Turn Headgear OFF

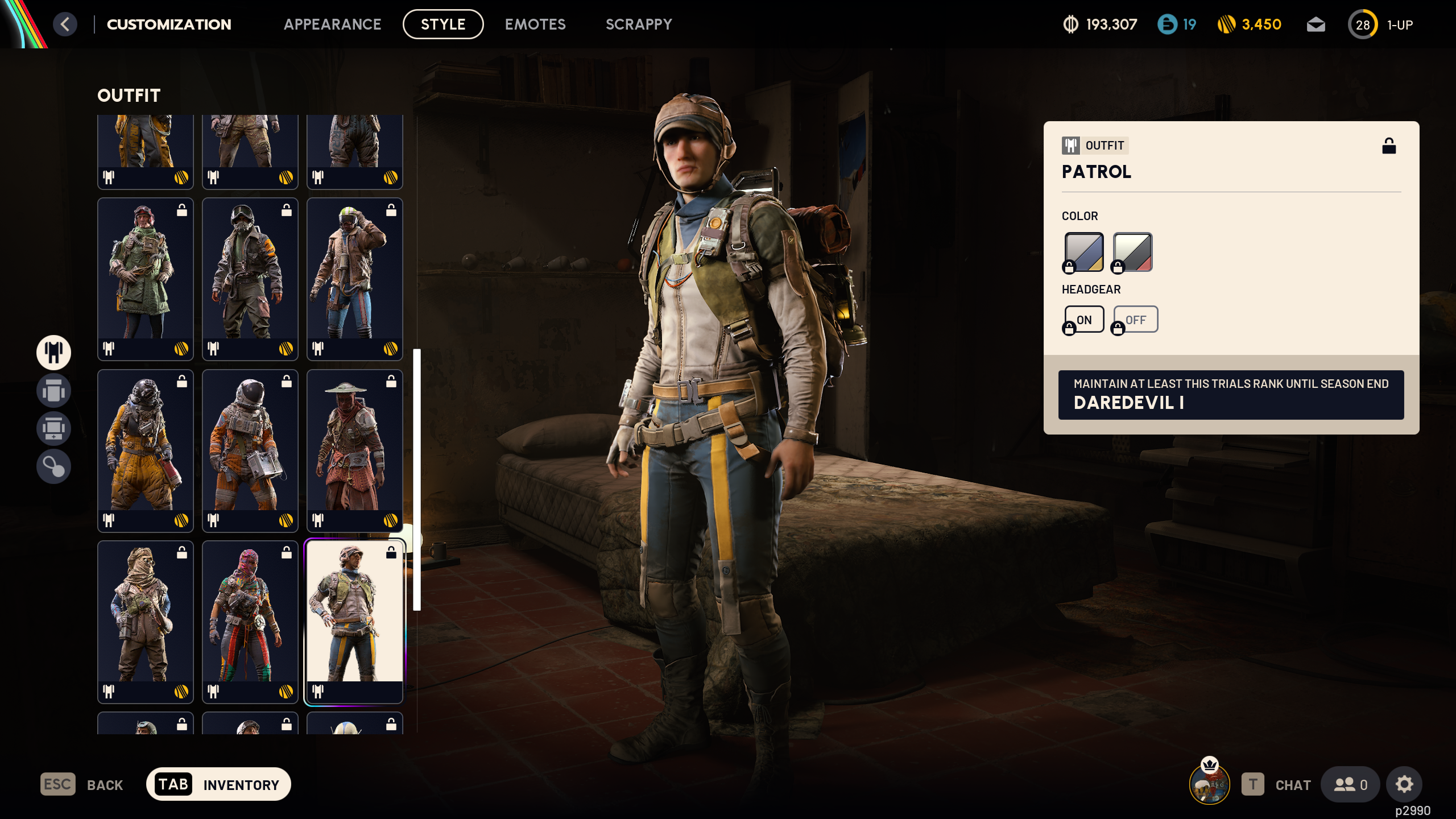tap(1135, 319)
